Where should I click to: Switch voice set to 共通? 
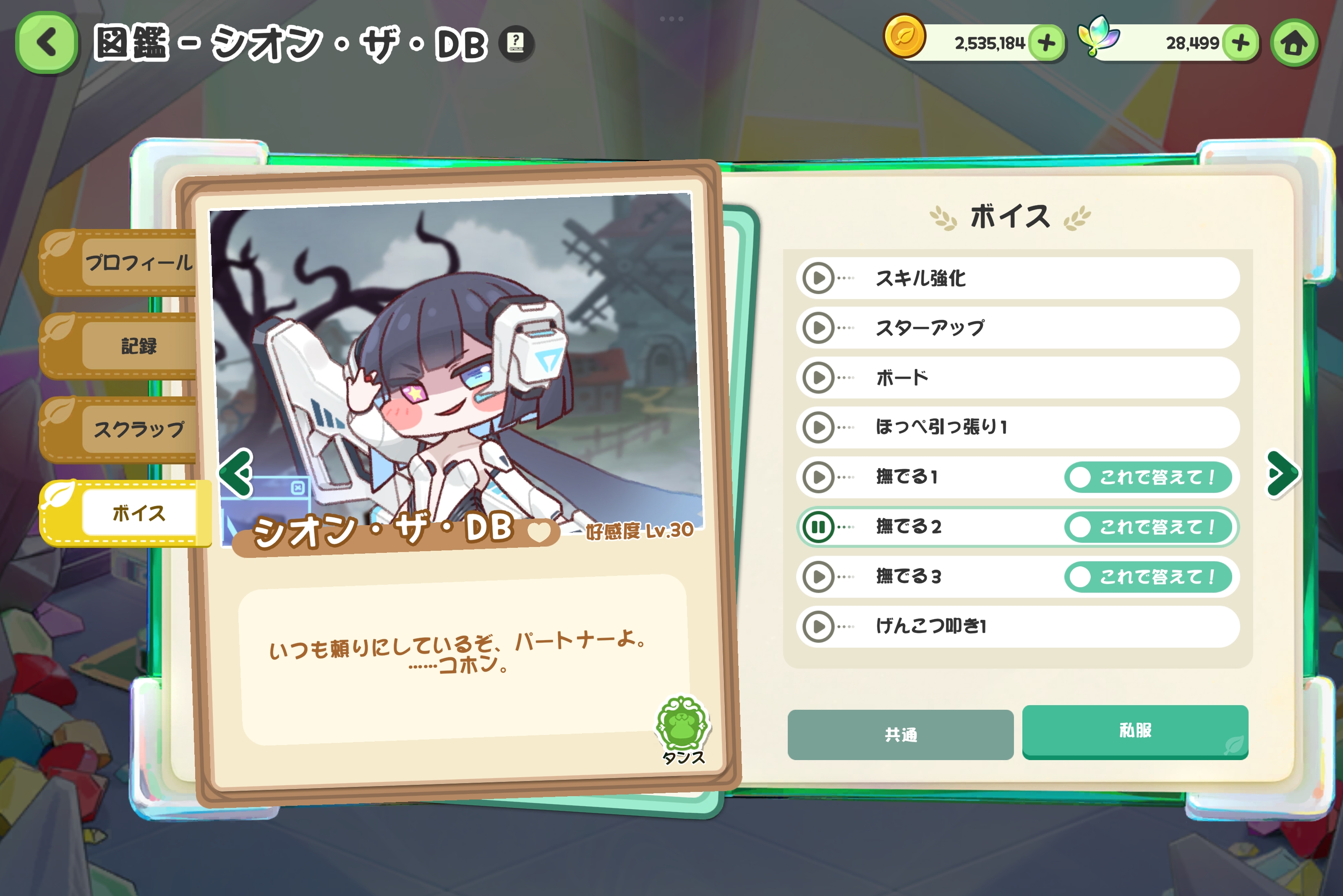point(901,734)
